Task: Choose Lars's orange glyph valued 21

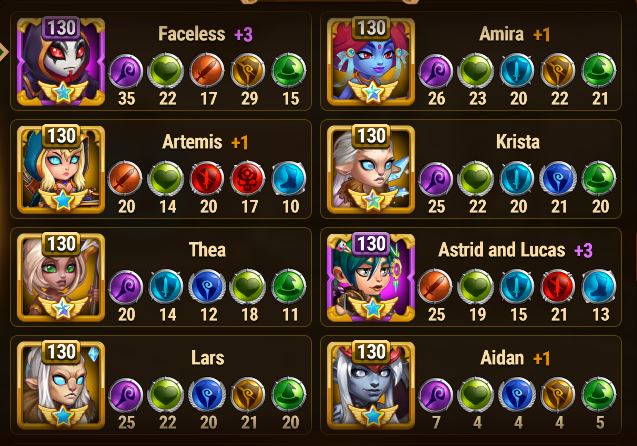Action: pyautogui.click(x=248, y=396)
